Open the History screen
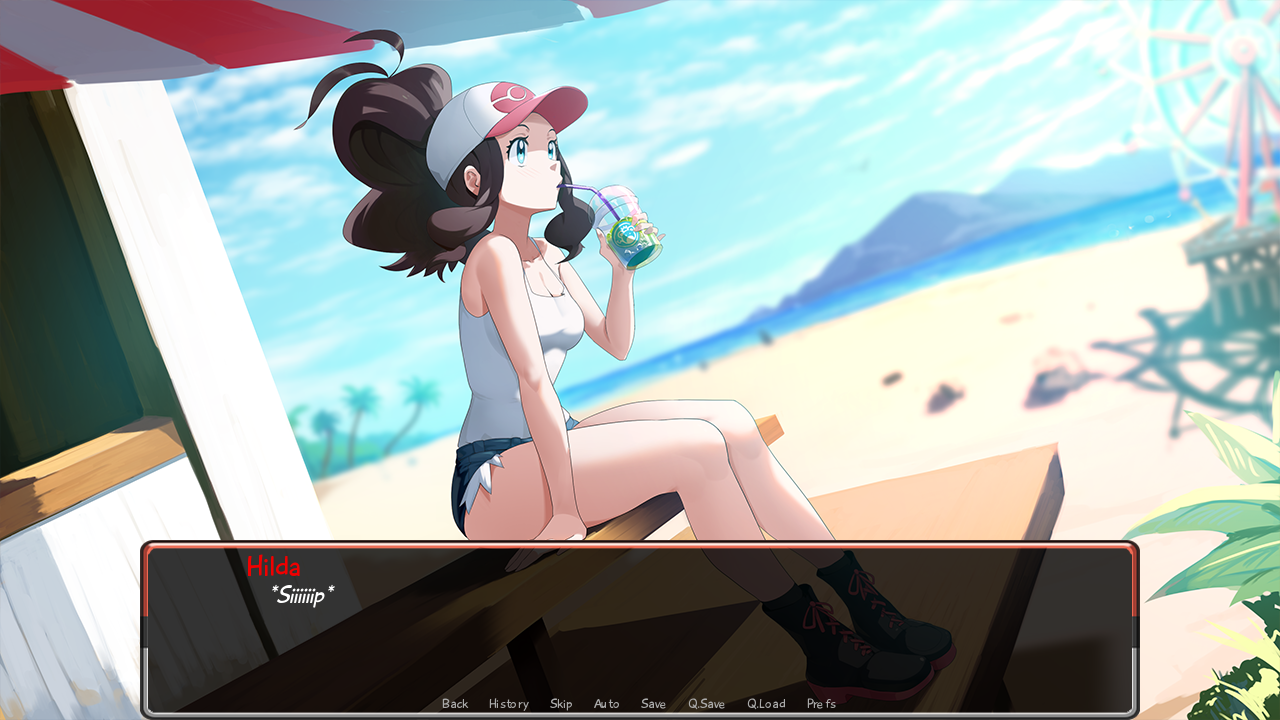The width and height of the screenshot is (1280, 720). [508, 703]
